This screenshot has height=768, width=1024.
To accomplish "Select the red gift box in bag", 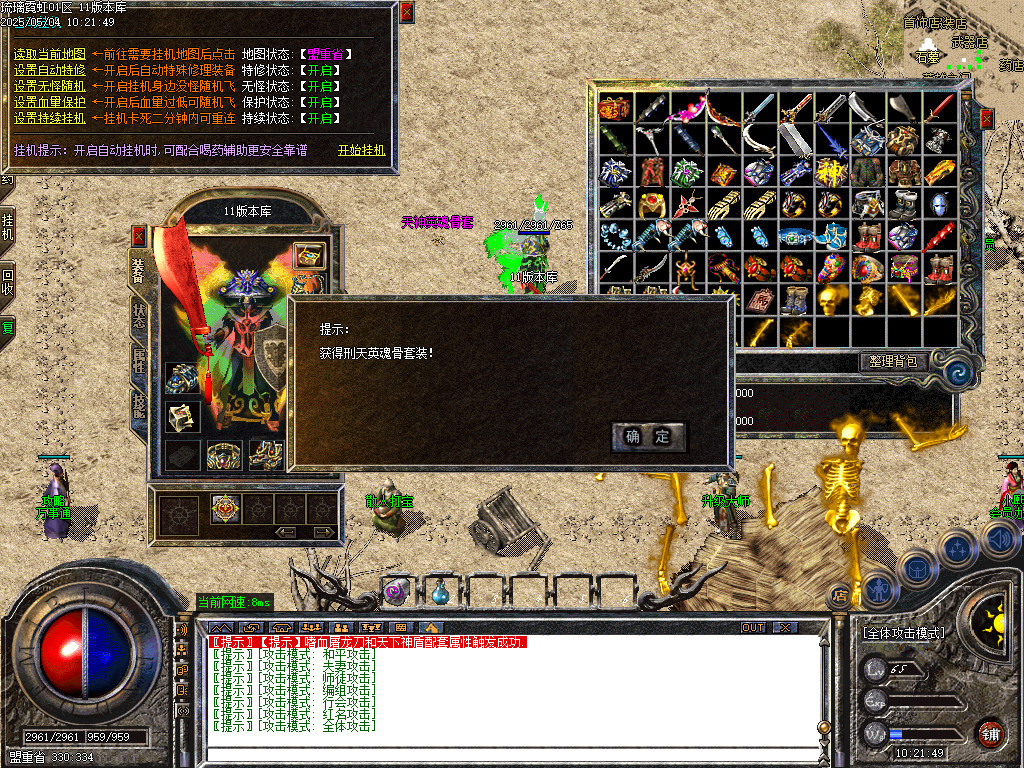I will coord(613,108).
